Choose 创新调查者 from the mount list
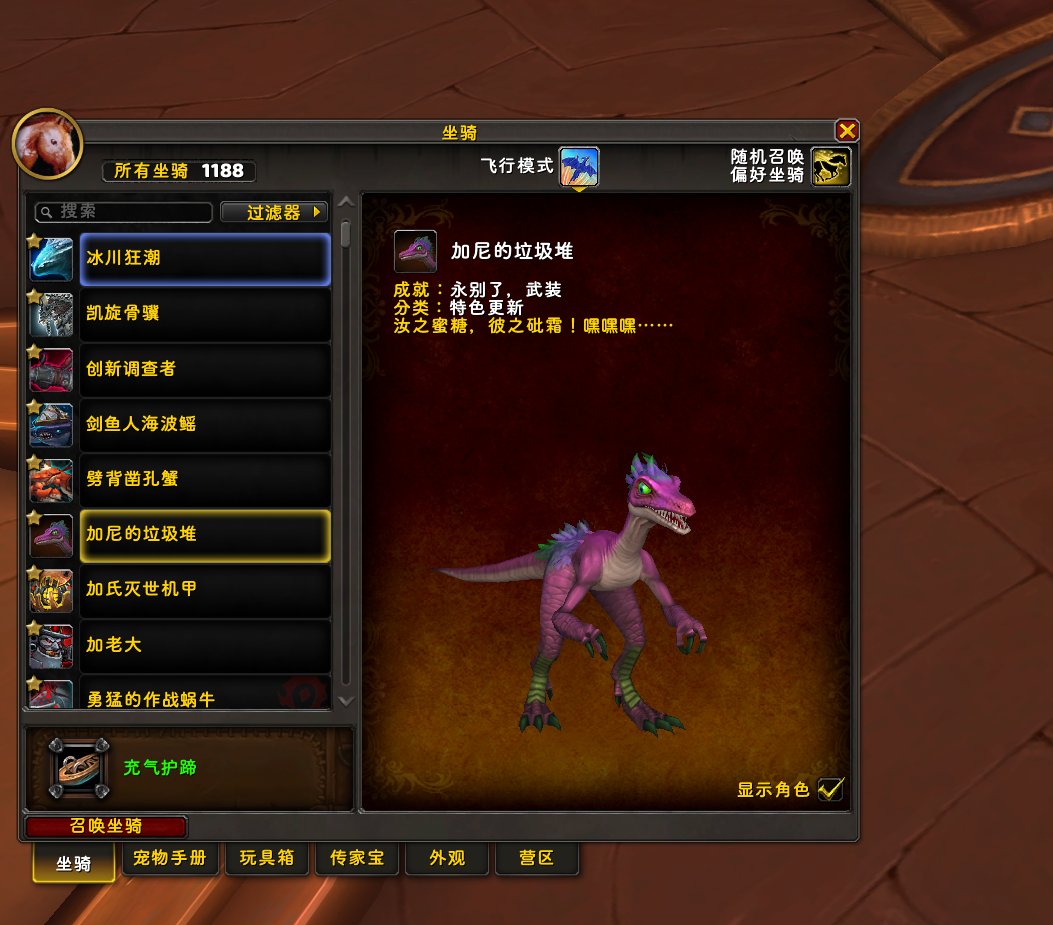The image size is (1053, 925). [x=204, y=369]
